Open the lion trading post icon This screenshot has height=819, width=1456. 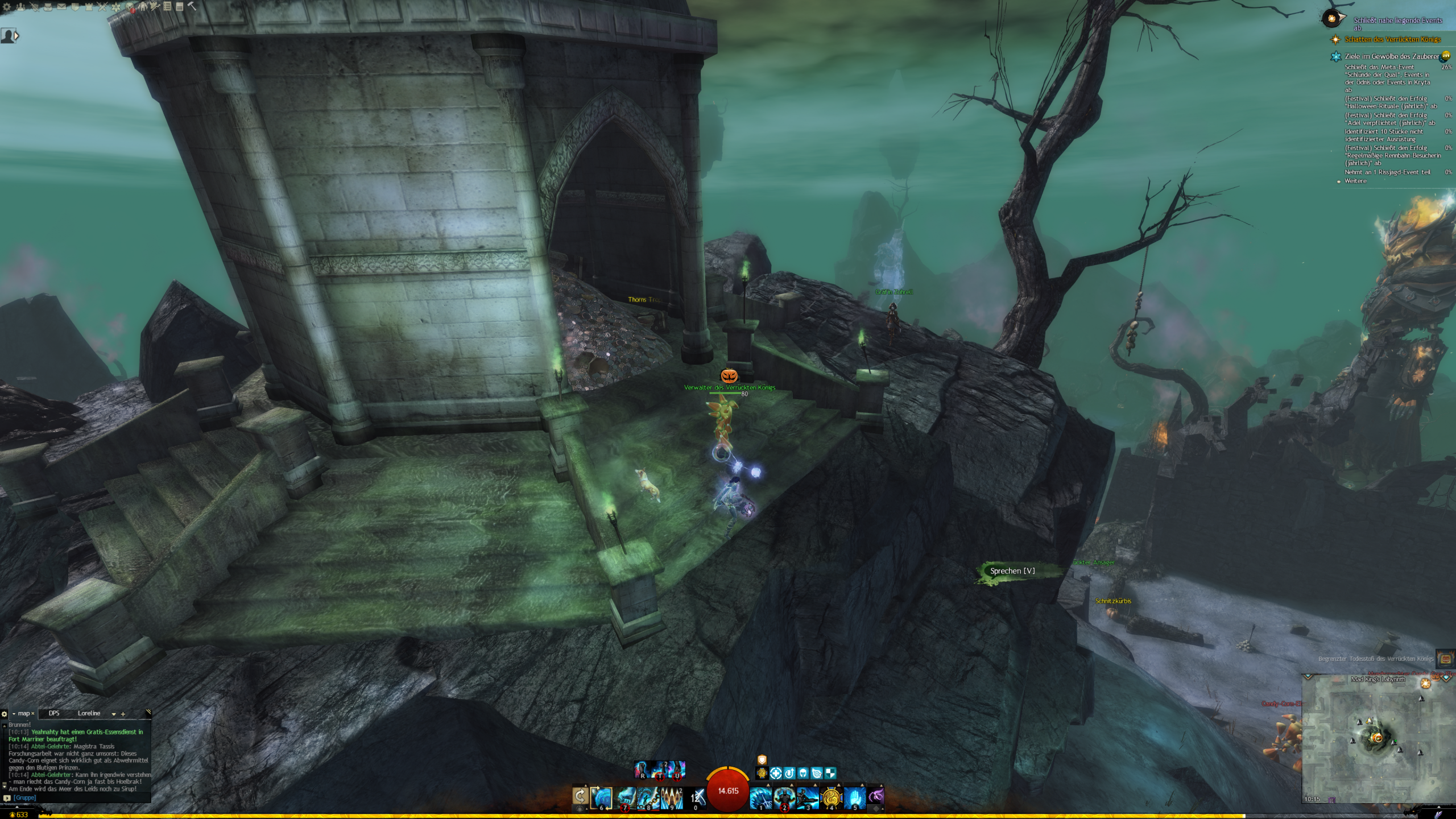point(130,7)
